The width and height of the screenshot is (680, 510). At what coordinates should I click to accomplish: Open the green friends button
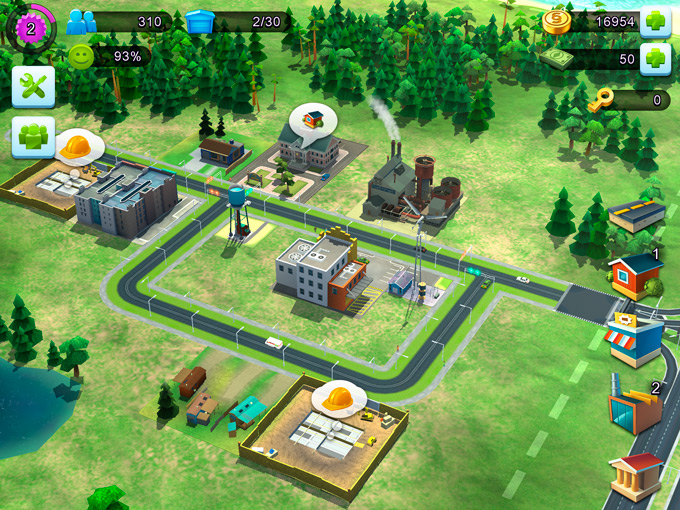[33, 137]
